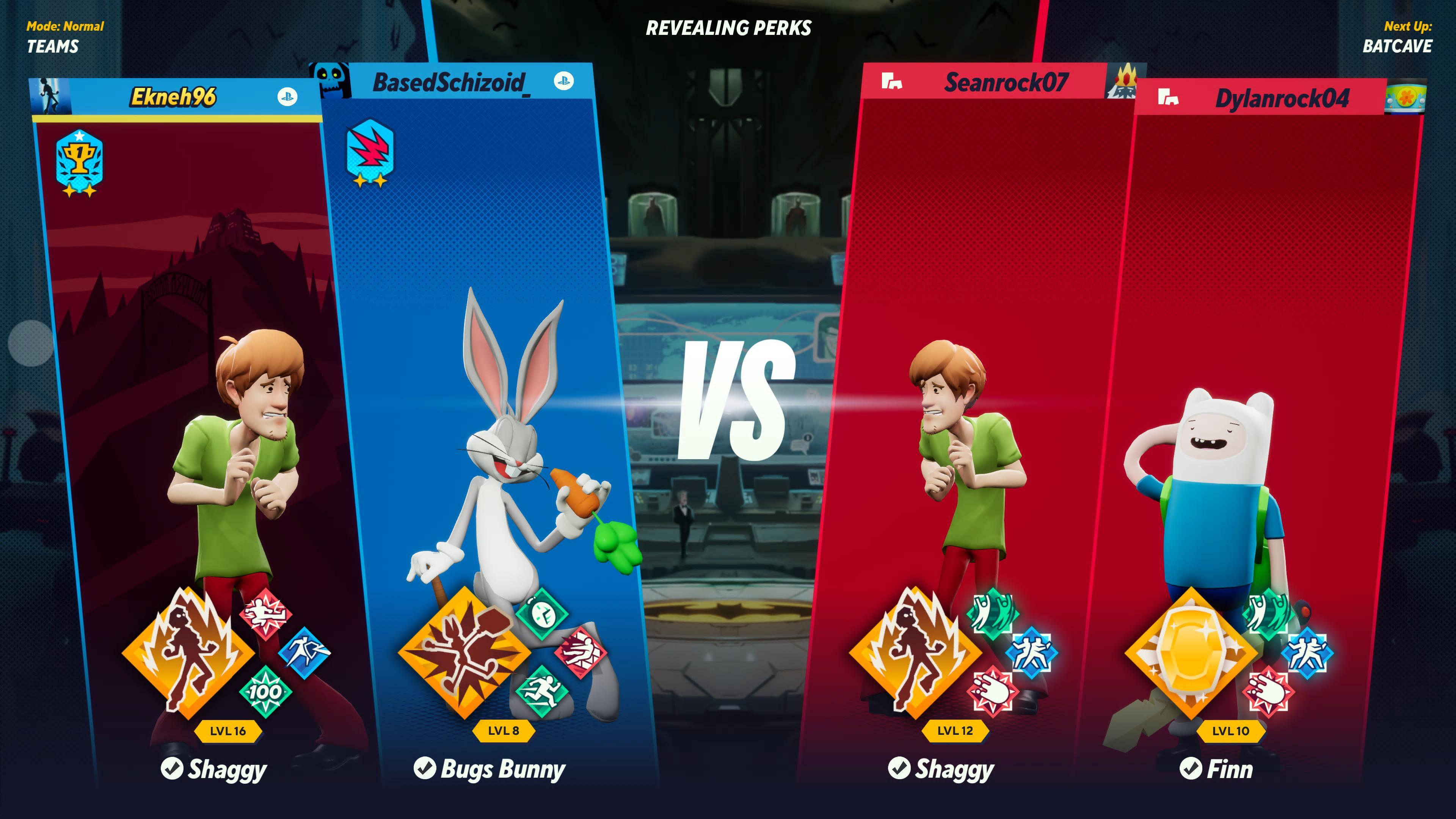Inspect the green running figure perk

pos(541,691)
